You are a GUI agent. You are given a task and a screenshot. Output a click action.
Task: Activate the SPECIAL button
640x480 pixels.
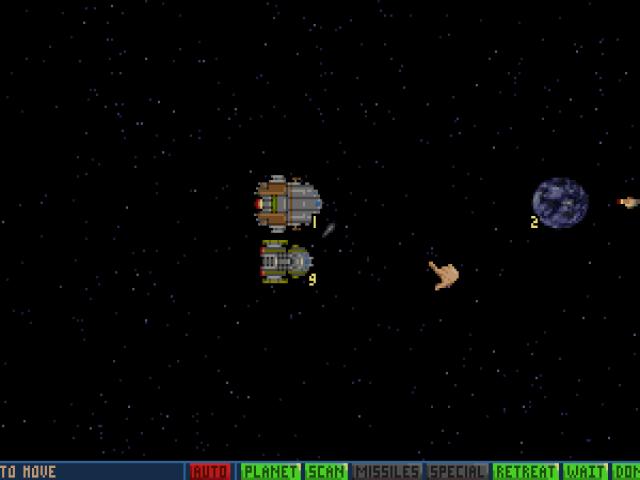pyautogui.click(x=457, y=471)
